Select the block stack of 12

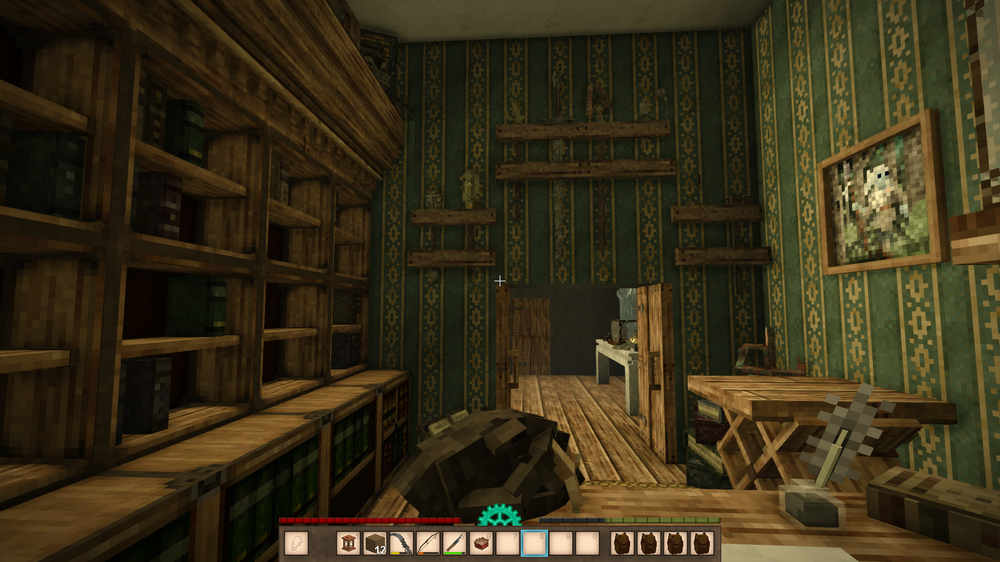coord(375,543)
